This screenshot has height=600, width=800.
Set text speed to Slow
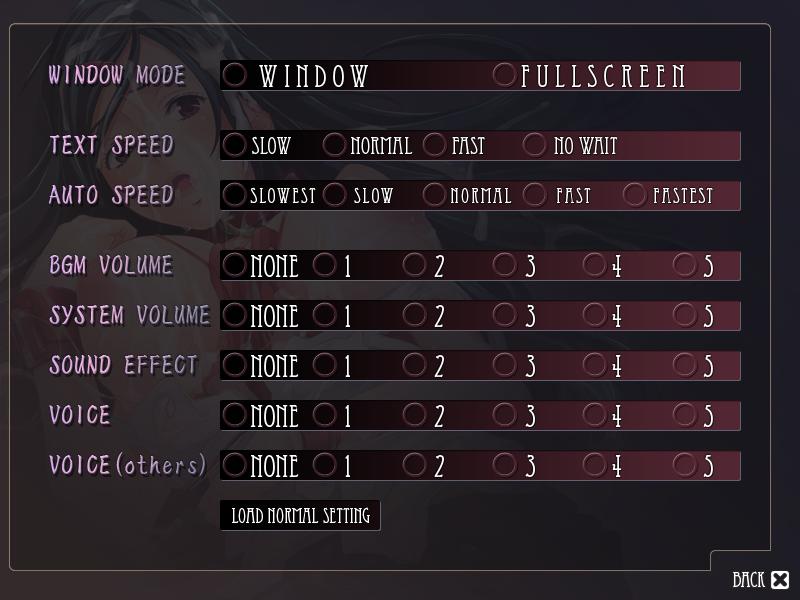[x=235, y=145]
